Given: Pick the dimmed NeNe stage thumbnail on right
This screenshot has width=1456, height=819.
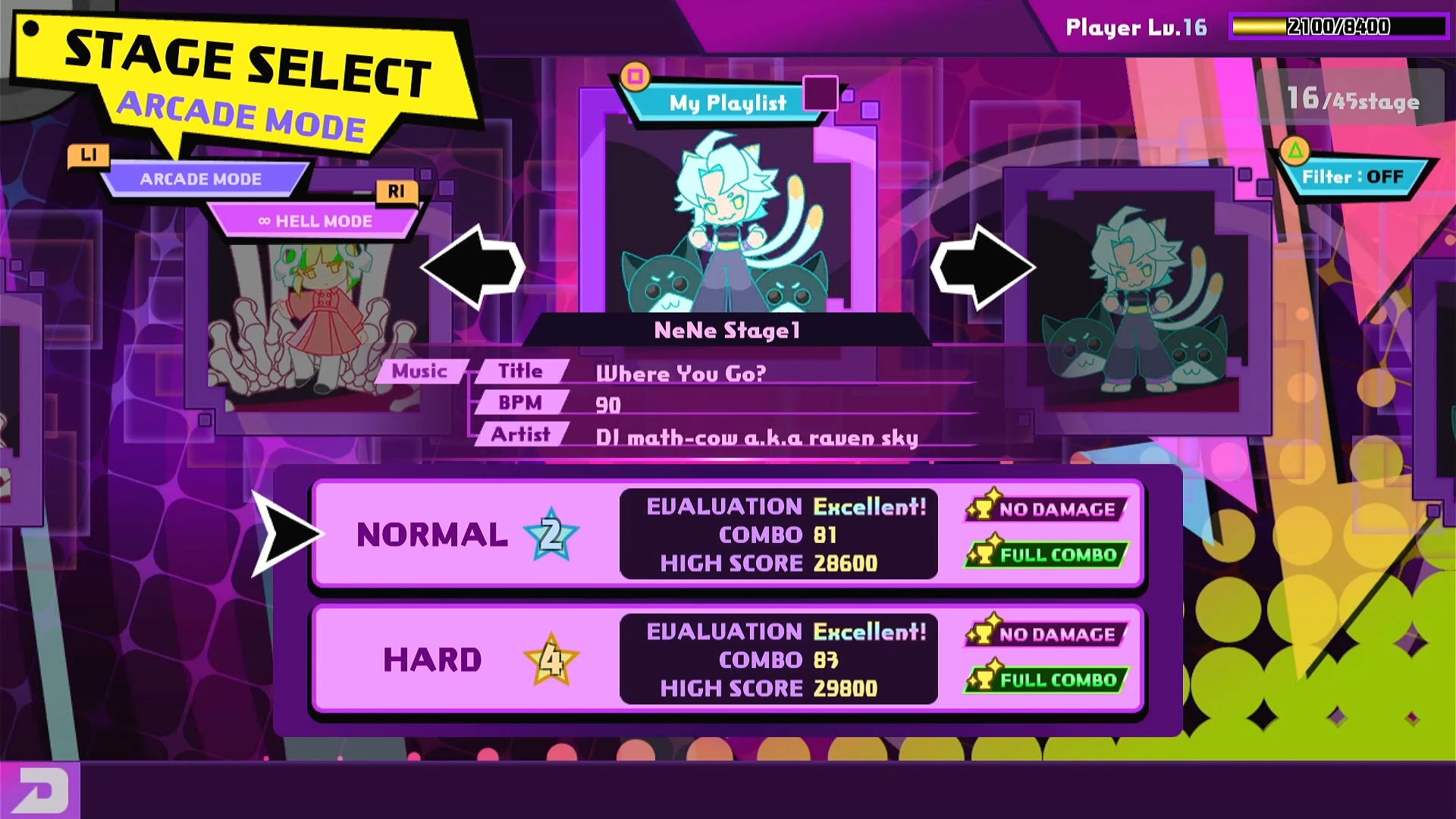Looking at the screenshot, I should [1137, 300].
